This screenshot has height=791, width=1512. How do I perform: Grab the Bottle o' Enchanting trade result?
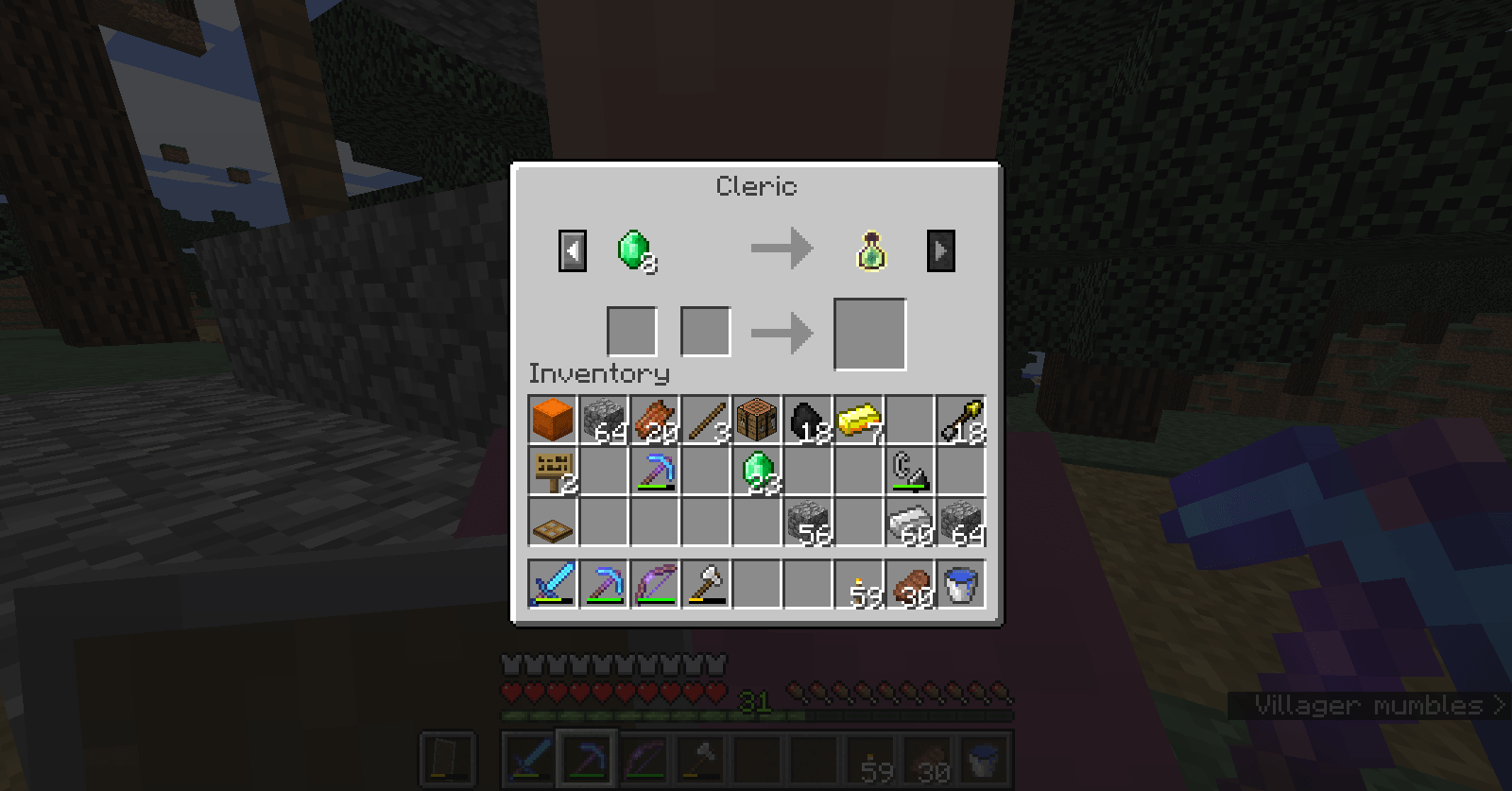[869, 249]
